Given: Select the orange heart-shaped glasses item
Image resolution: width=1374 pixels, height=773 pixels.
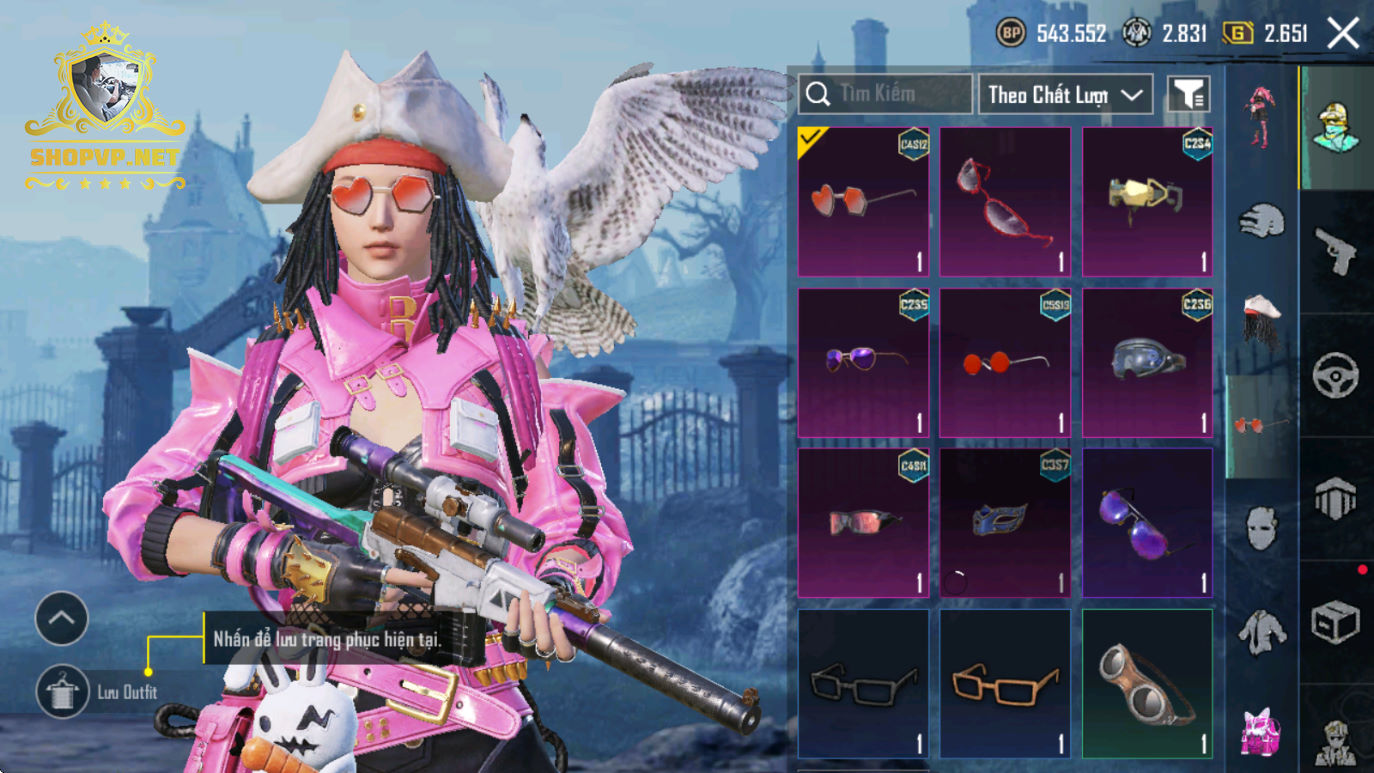Looking at the screenshot, I should (863, 201).
